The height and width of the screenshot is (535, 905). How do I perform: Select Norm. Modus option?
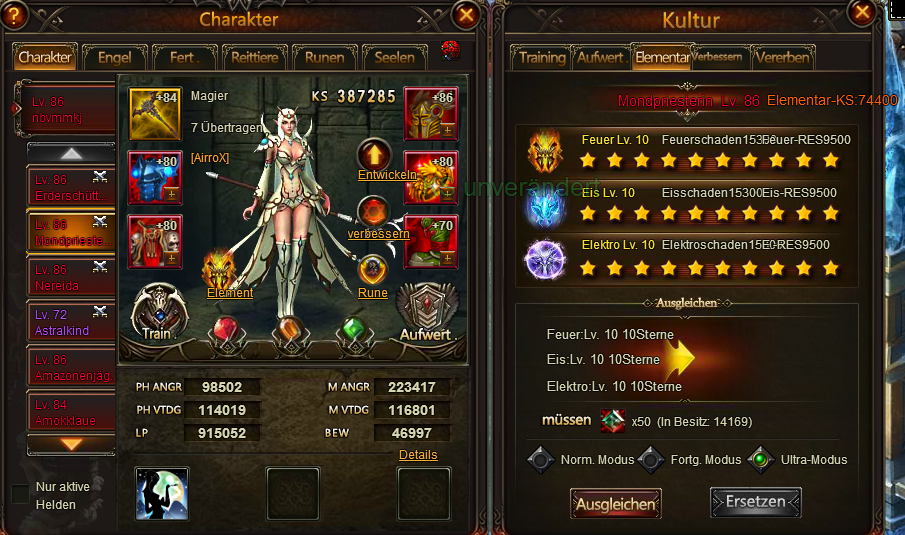point(541,460)
